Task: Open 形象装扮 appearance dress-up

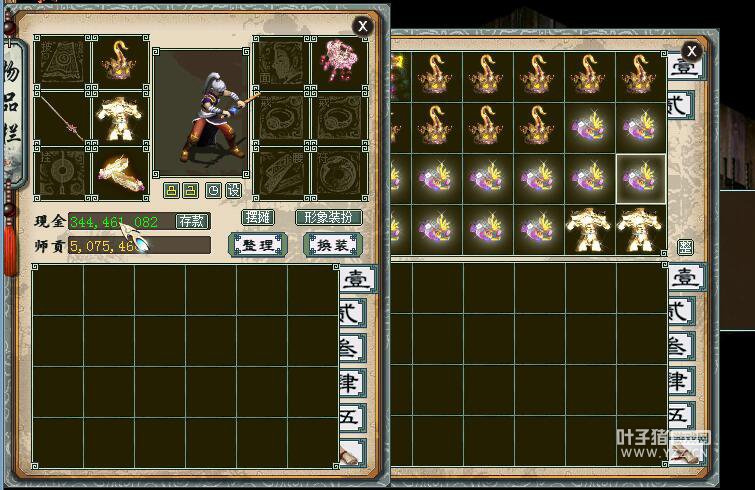Action: click(329, 217)
